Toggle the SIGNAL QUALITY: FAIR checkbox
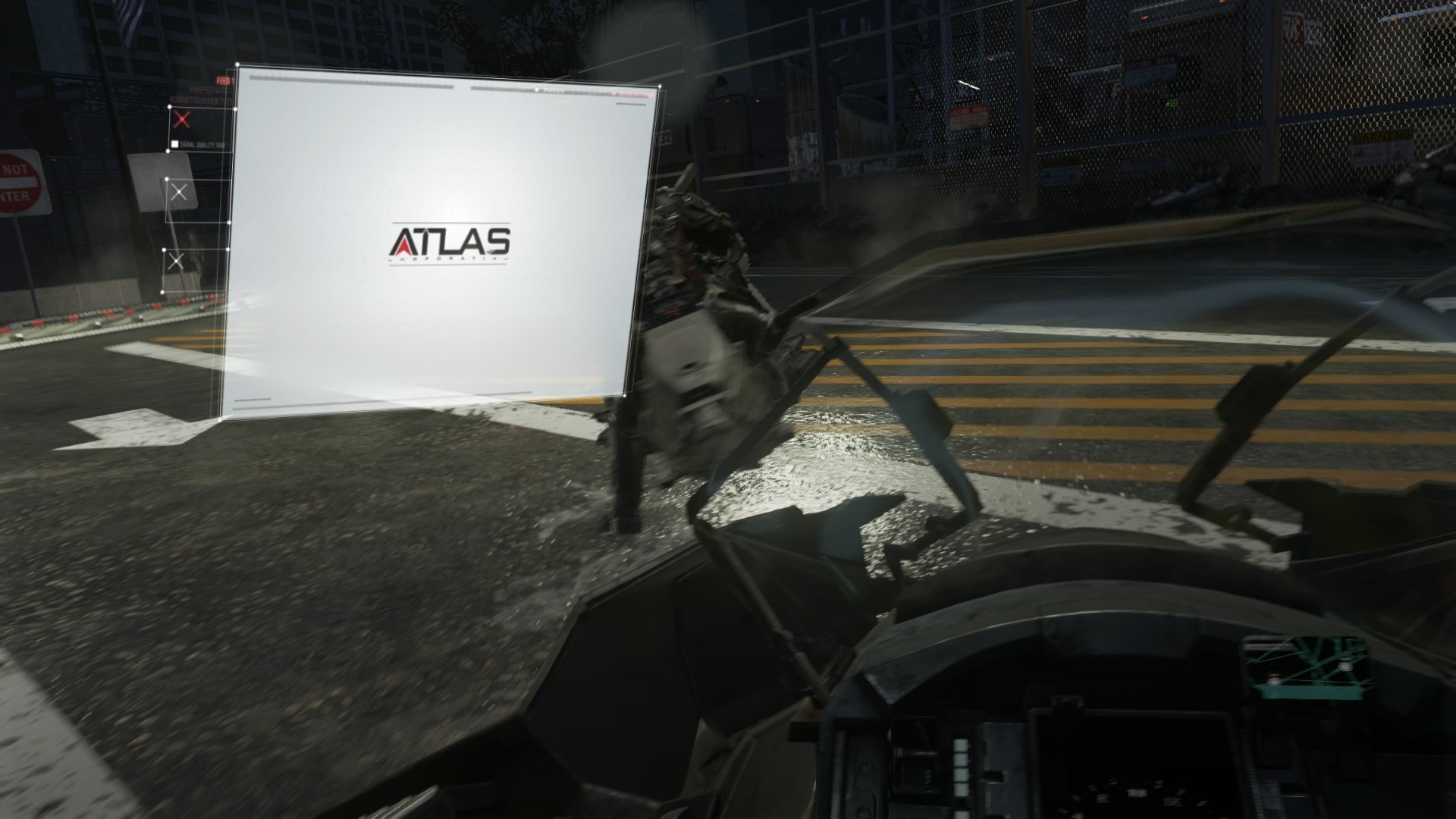Screen dimensions: 1456x819 (x=175, y=143)
